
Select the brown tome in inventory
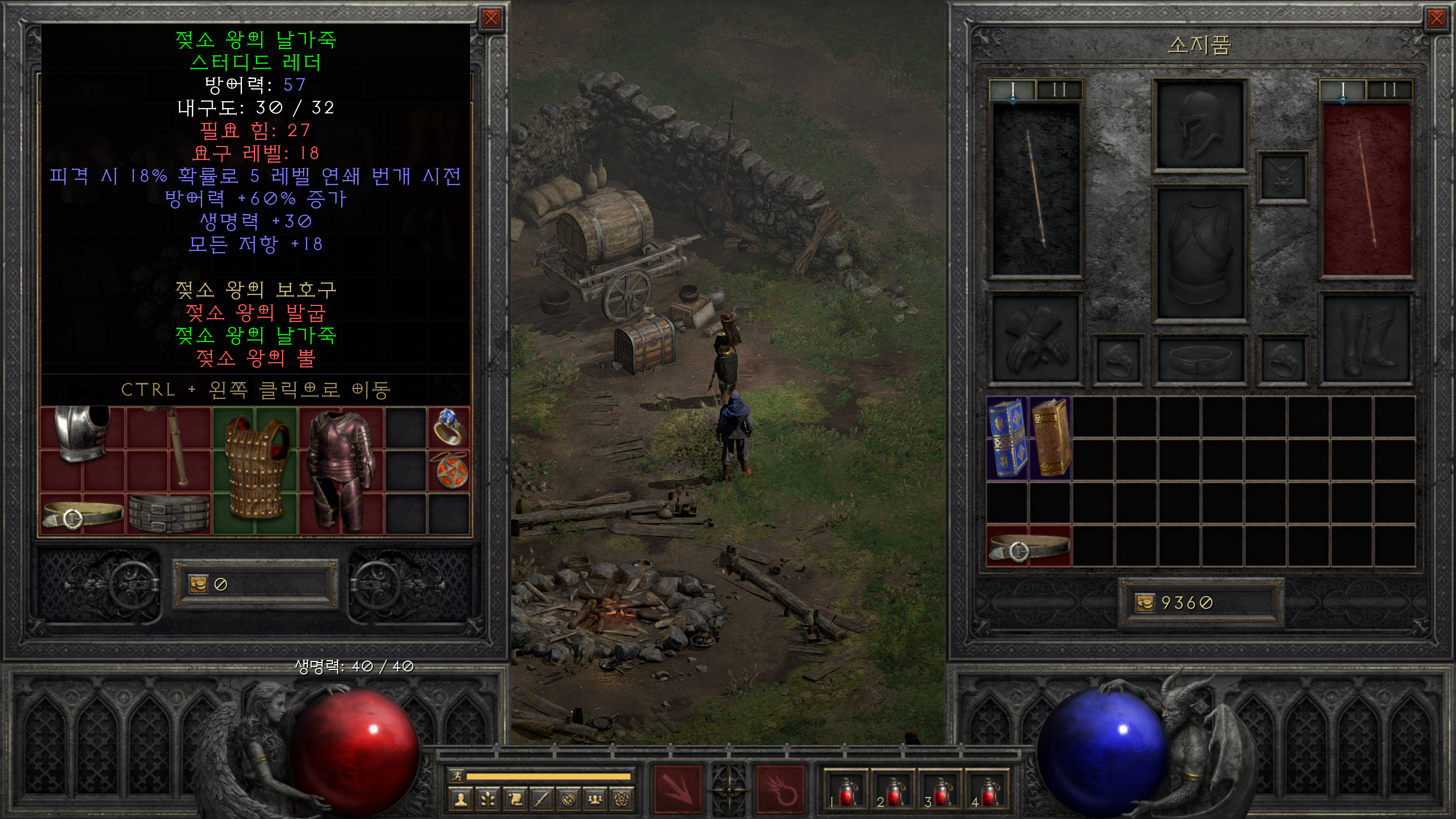[1050, 438]
